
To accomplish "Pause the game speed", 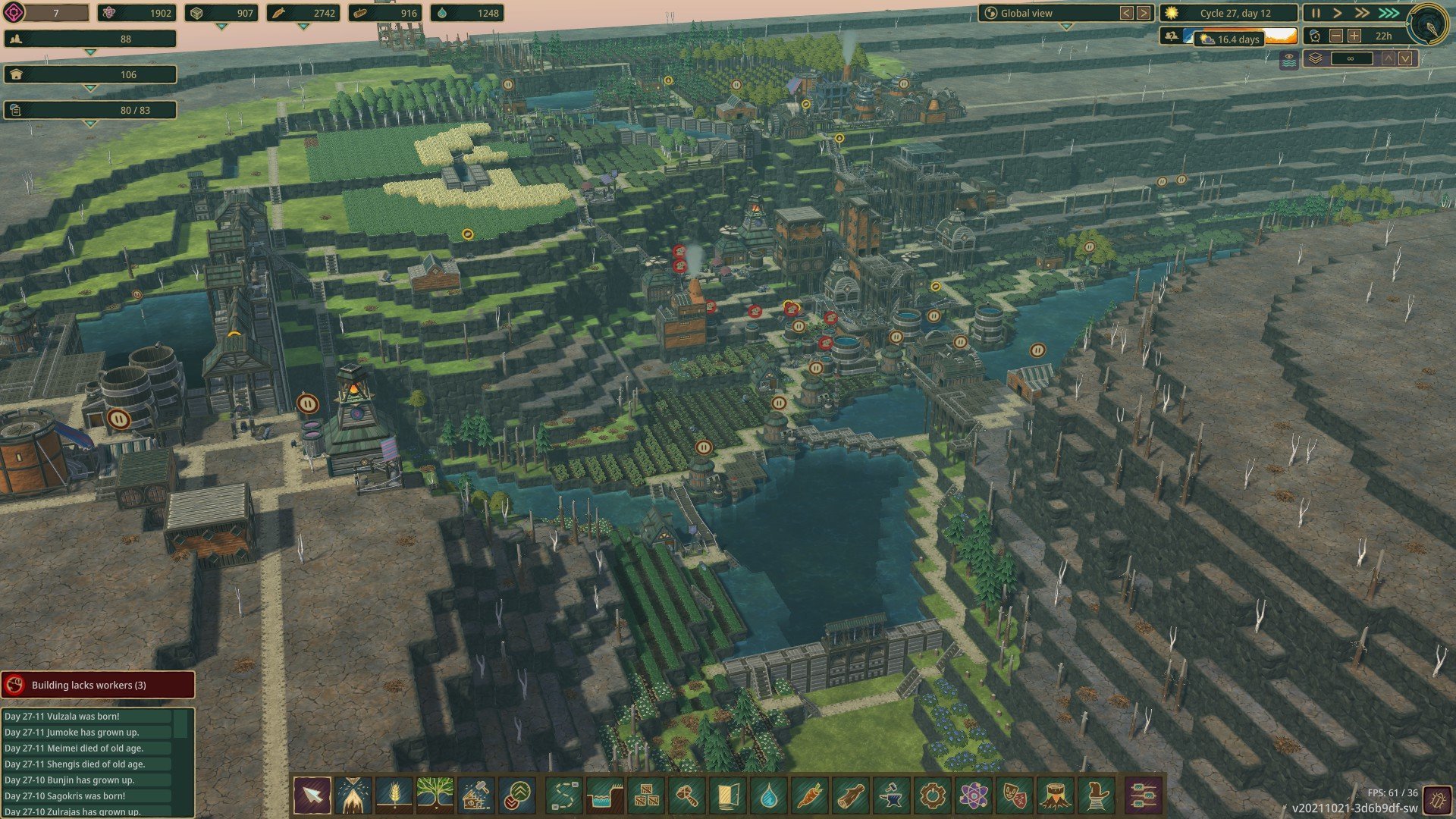I will click(x=1316, y=13).
